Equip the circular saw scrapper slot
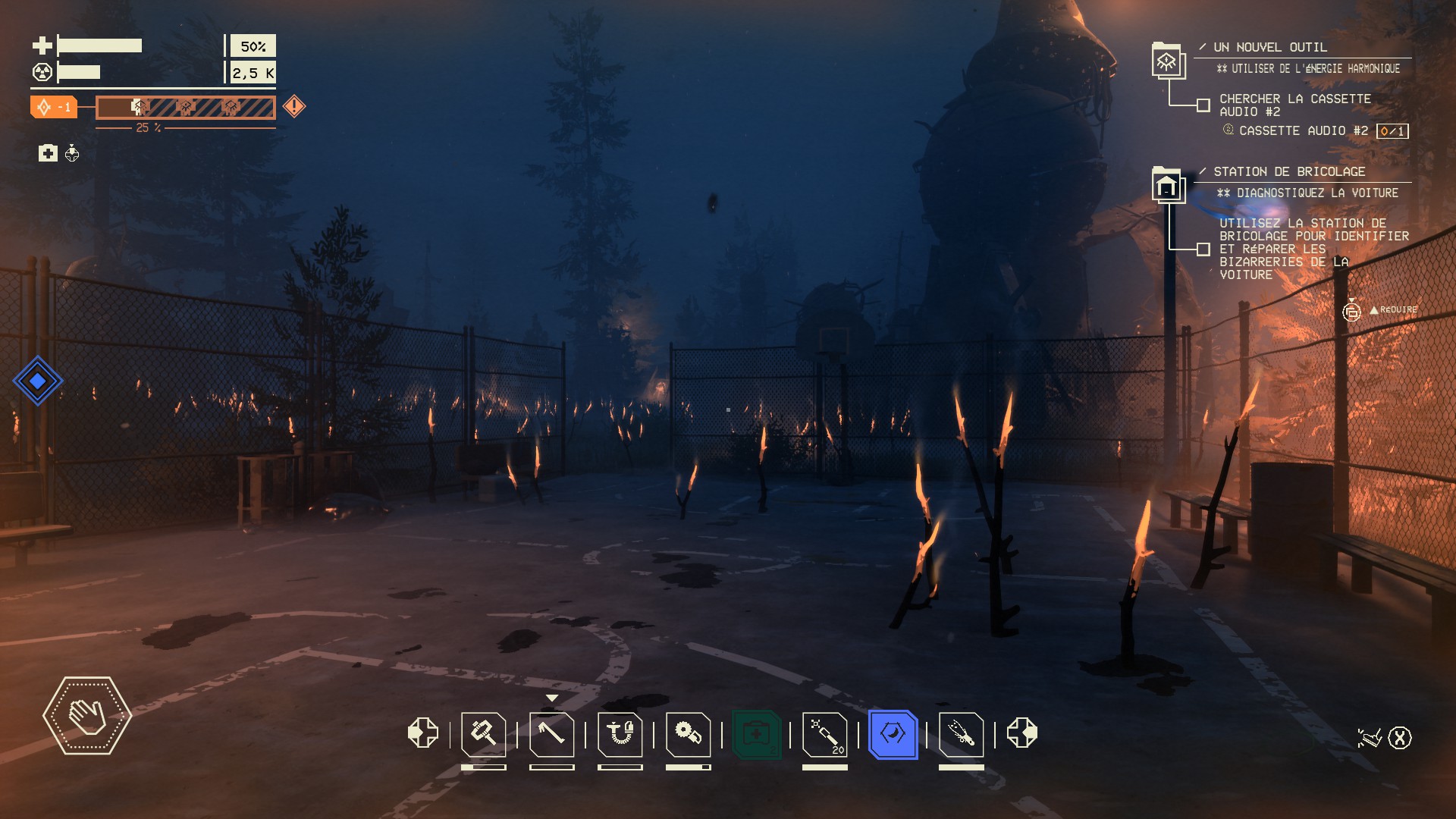The image size is (1456, 819). (688, 734)
